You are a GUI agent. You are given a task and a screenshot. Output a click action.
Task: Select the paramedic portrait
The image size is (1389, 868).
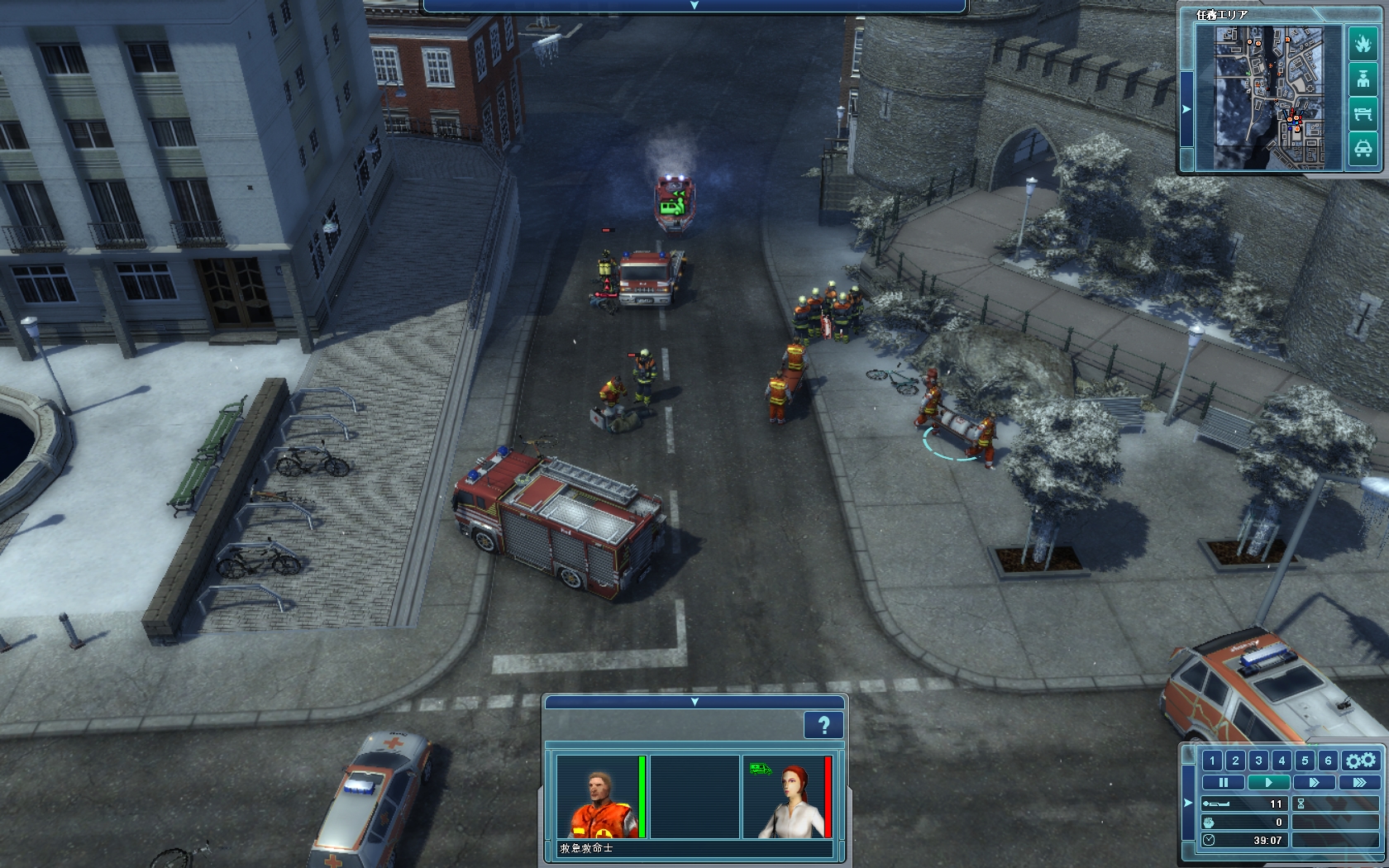pos(597,797)
